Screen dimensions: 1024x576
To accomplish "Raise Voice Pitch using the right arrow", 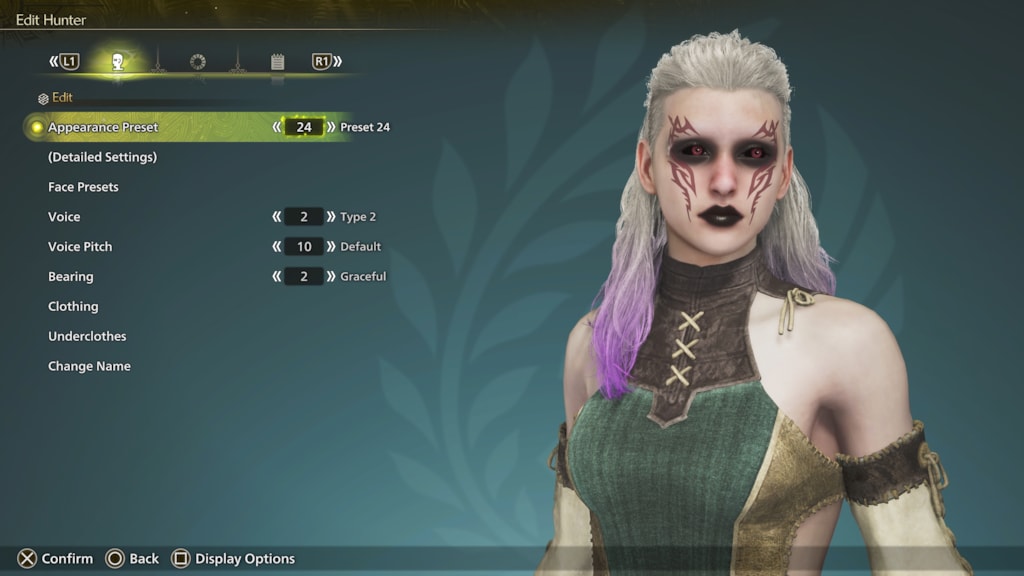I will [x=331, y=247].
